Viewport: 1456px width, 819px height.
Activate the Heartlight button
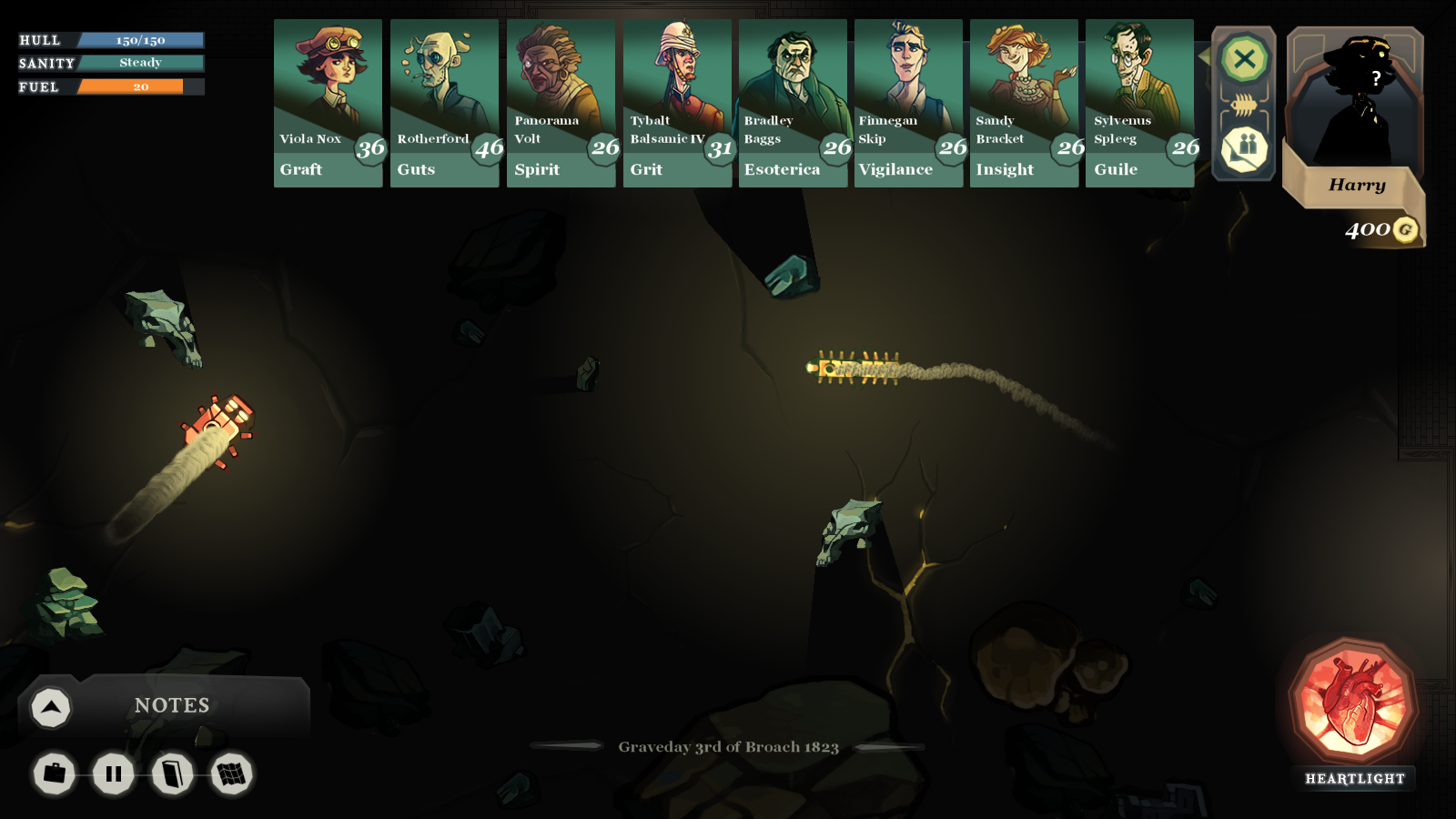(1354, 703)
